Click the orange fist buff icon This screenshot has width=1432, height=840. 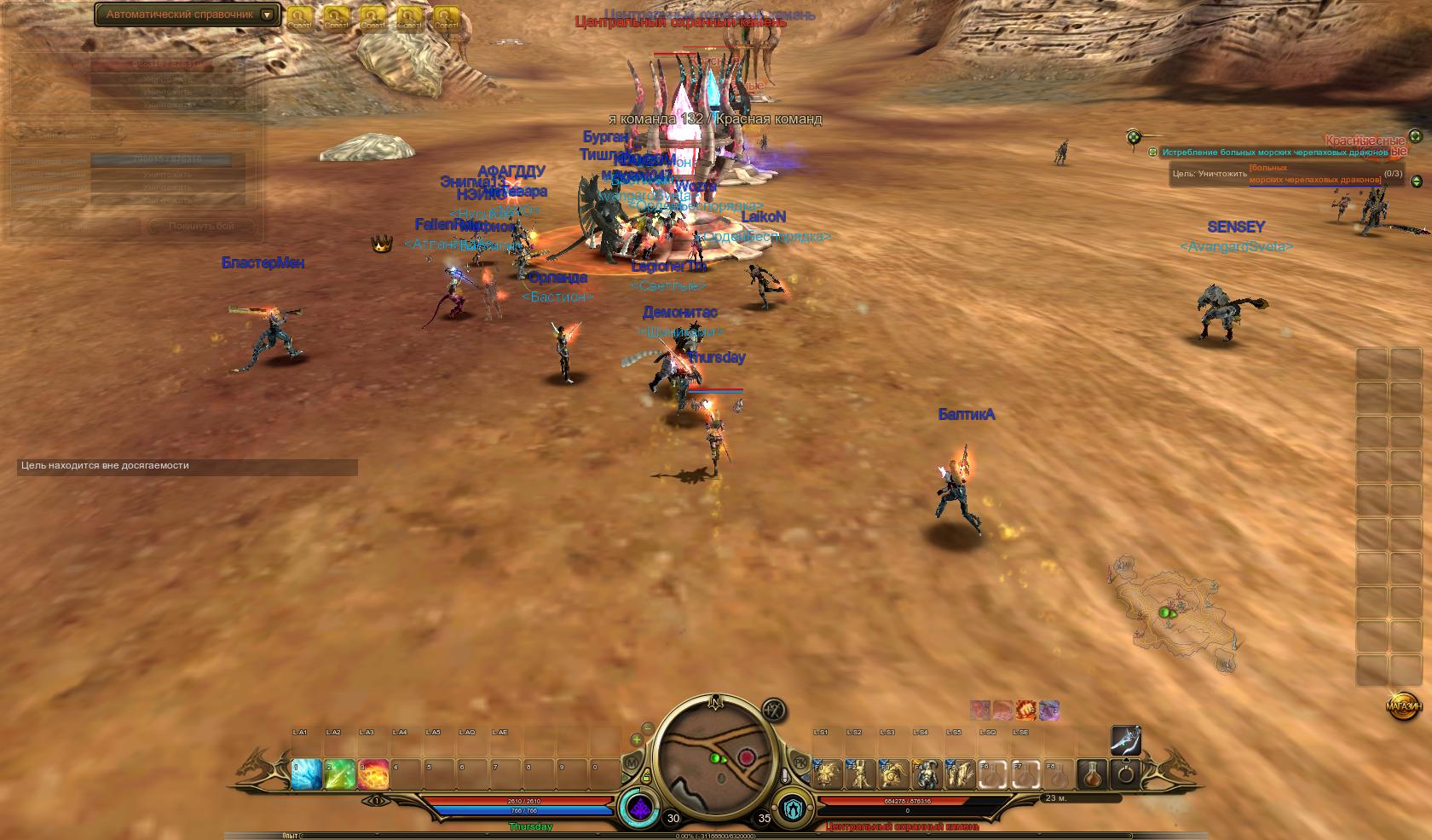click(x=1026, y=710)
